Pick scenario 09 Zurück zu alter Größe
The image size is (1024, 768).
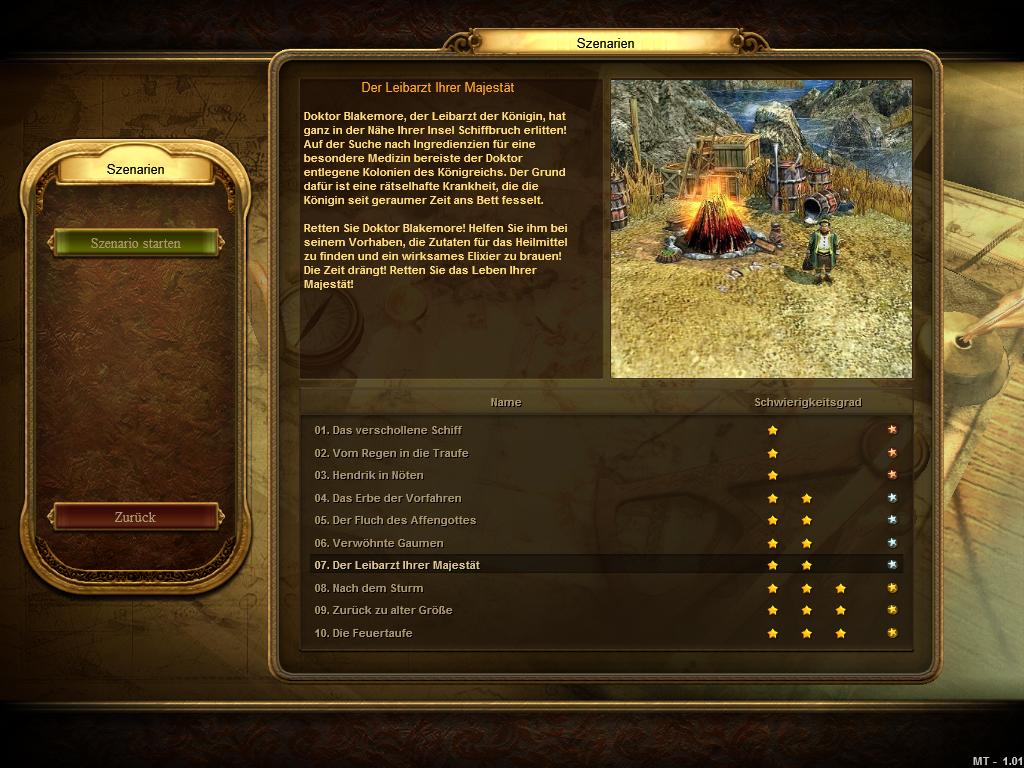coord(383,610)
